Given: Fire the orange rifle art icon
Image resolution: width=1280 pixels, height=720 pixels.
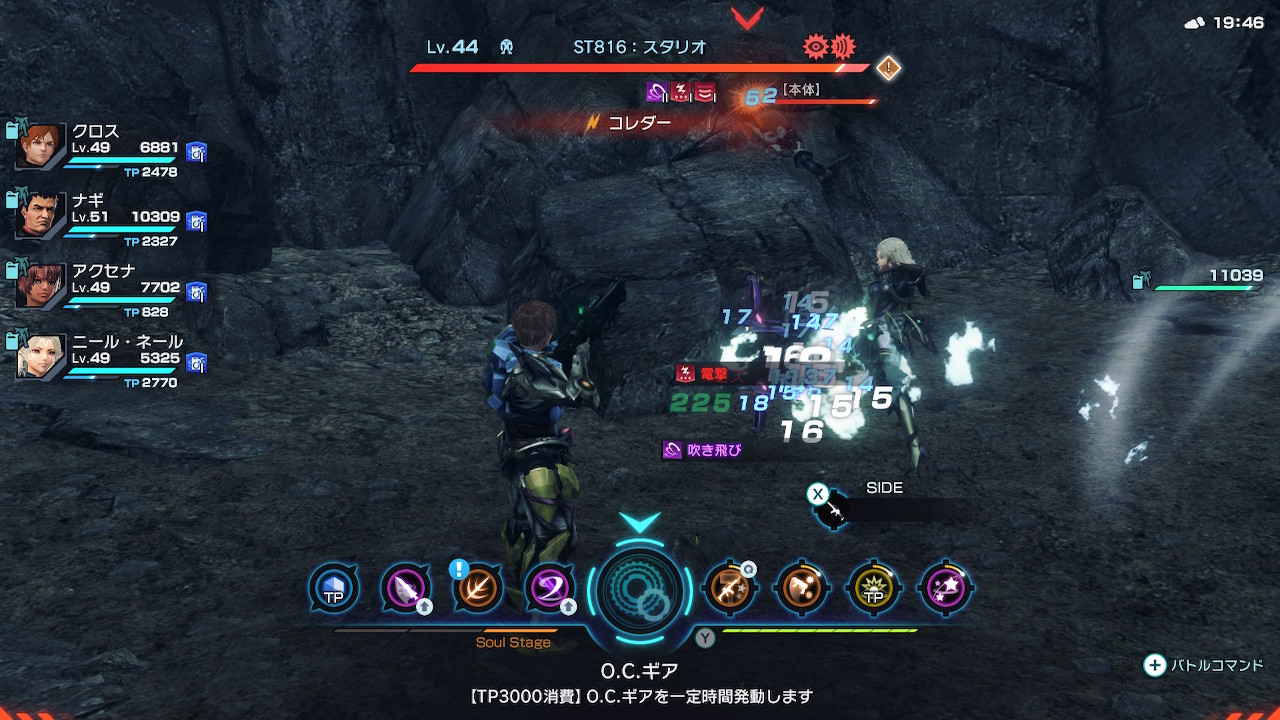Looking at the screenshot, I should 729,588.
